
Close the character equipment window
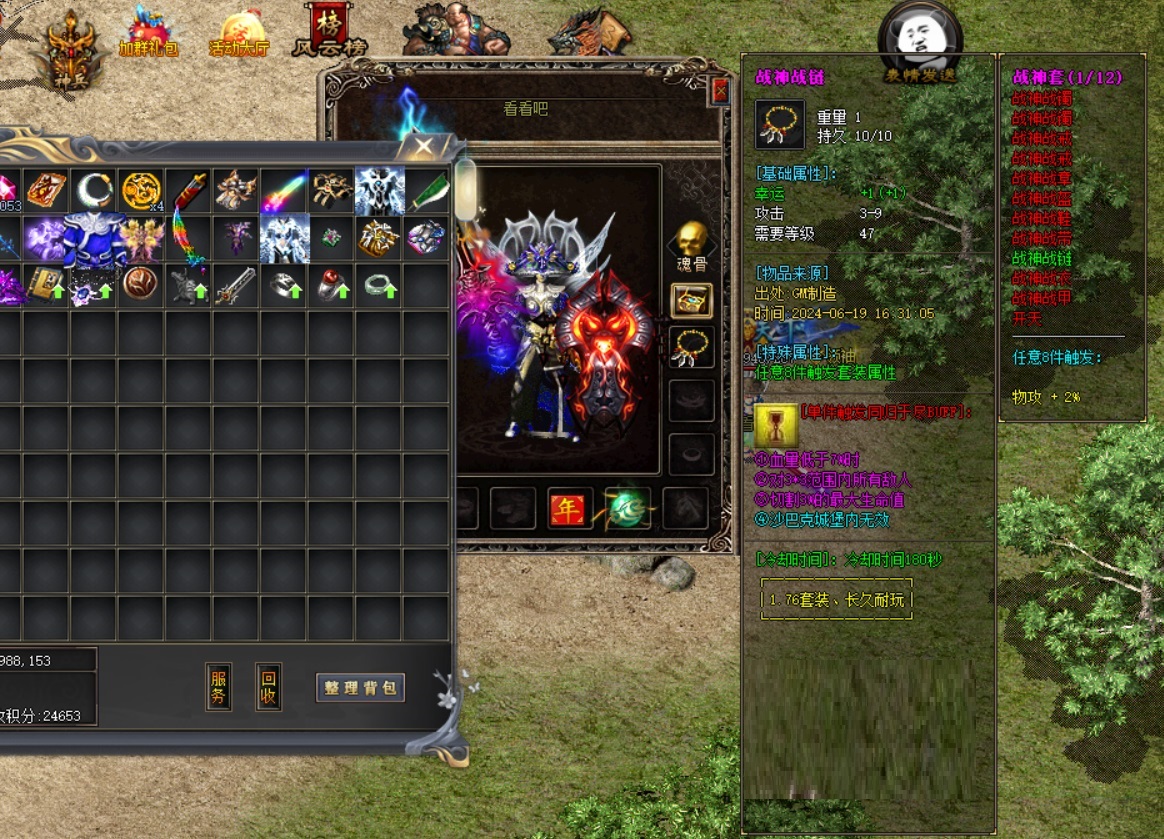[720, 92]
